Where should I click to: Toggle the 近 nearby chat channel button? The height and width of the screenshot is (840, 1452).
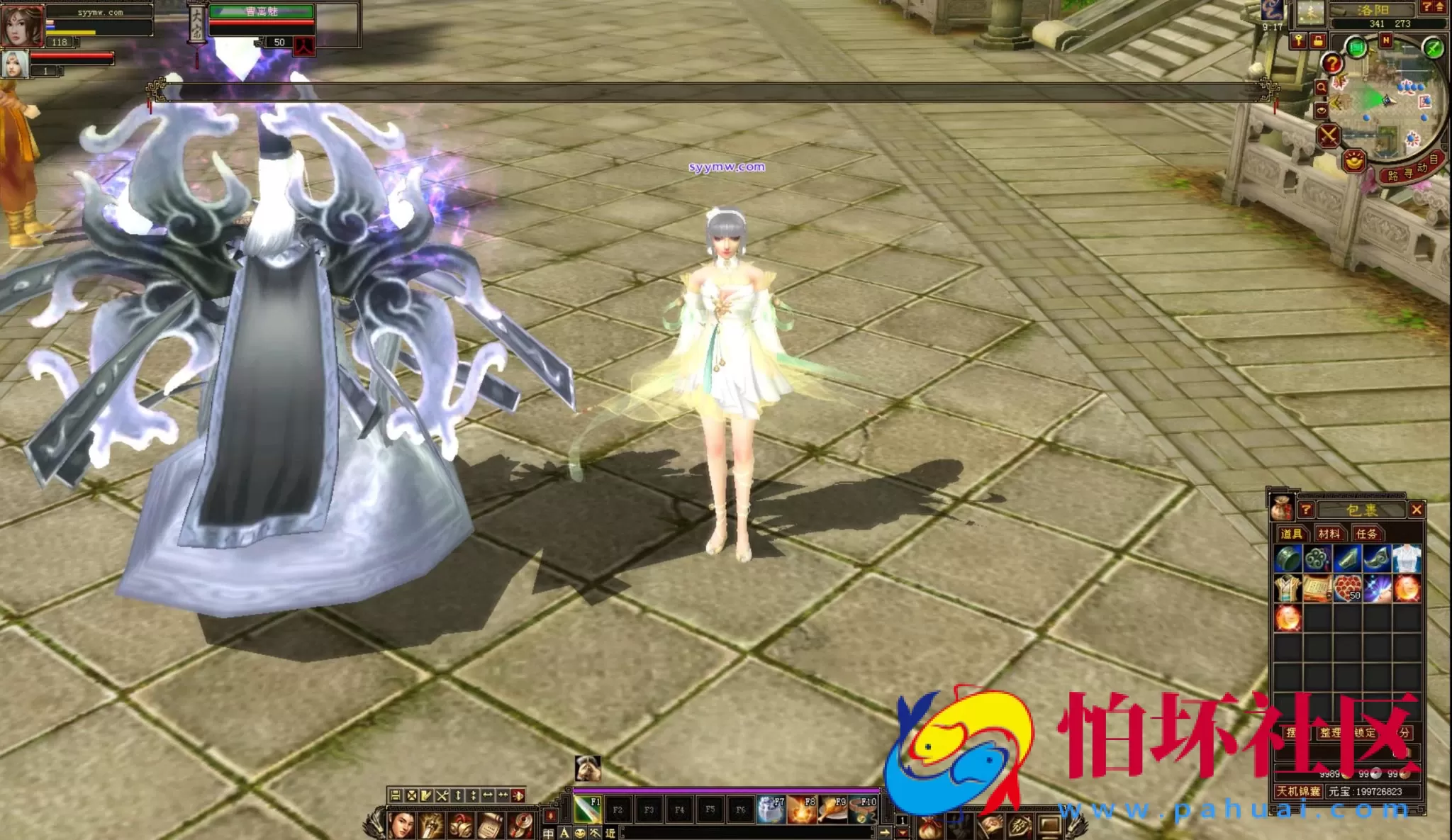pyautogui.click(x=610, y=833)
